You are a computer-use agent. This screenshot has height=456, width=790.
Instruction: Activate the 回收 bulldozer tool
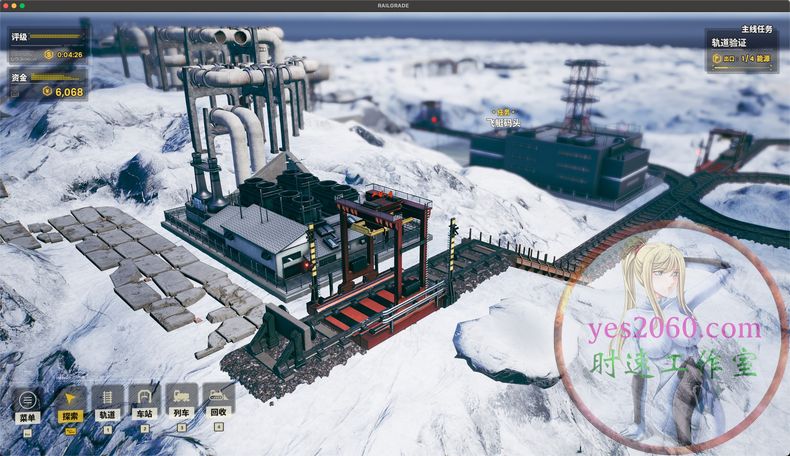pyautogui.click(x=218, y=400)
